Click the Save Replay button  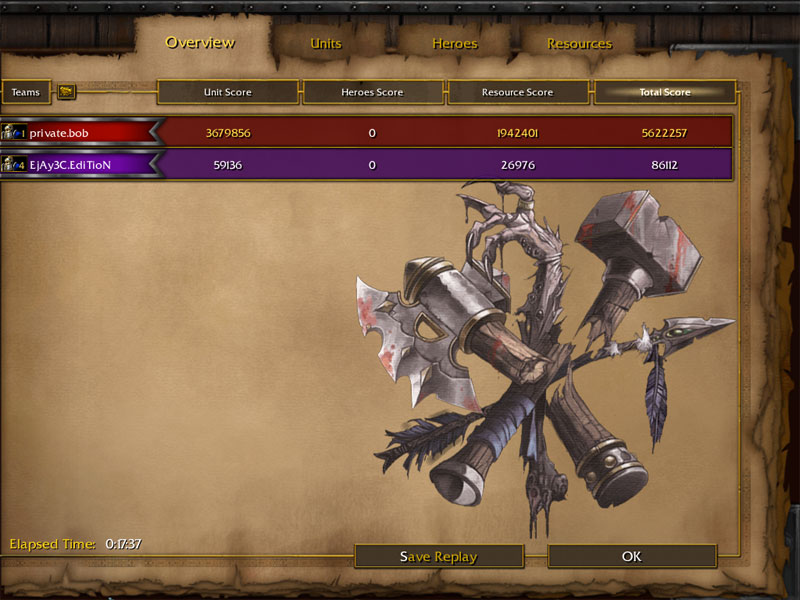tap(439, 556)
